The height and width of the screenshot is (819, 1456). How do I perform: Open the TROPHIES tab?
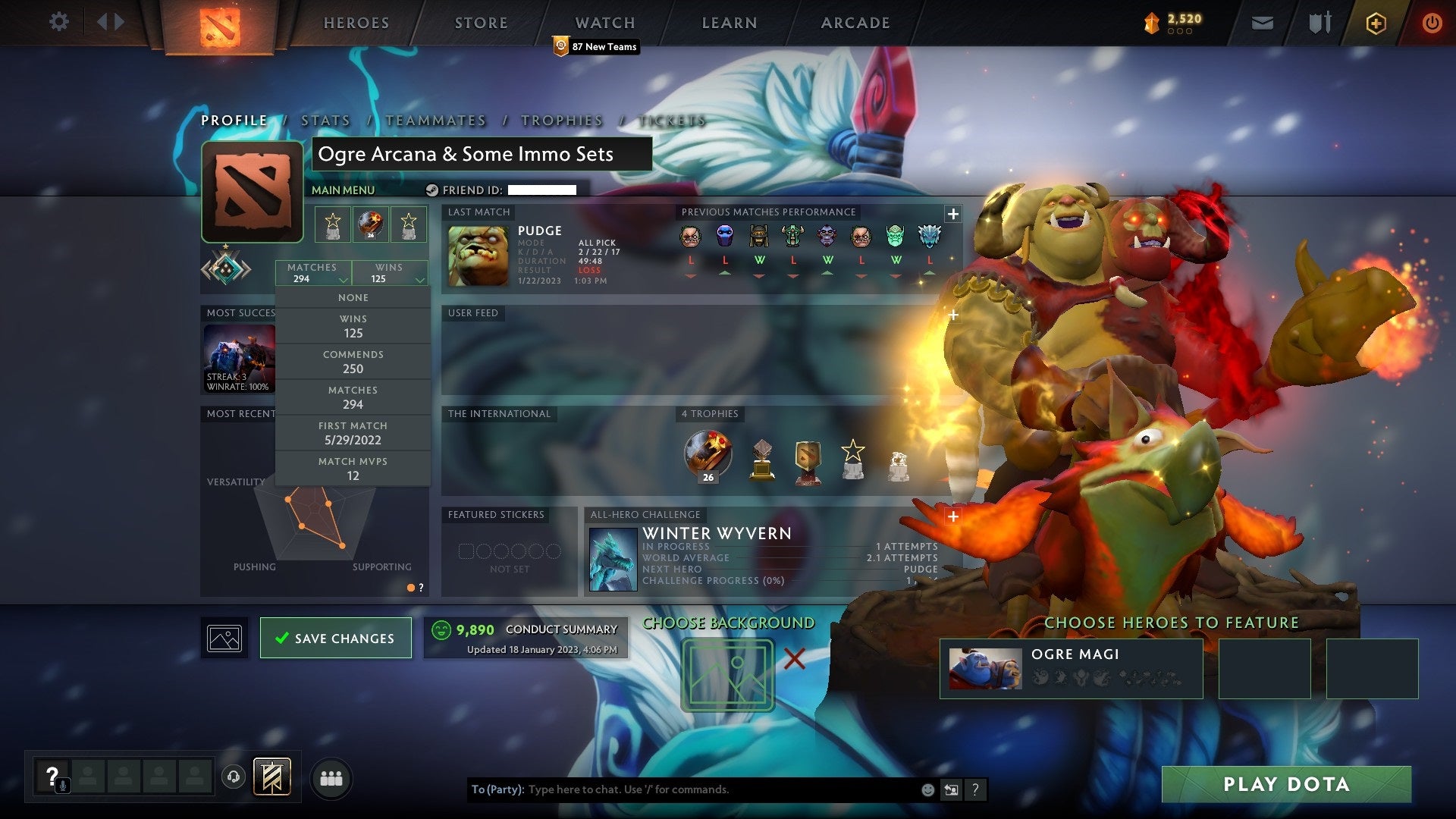click(x=561, y=120)
